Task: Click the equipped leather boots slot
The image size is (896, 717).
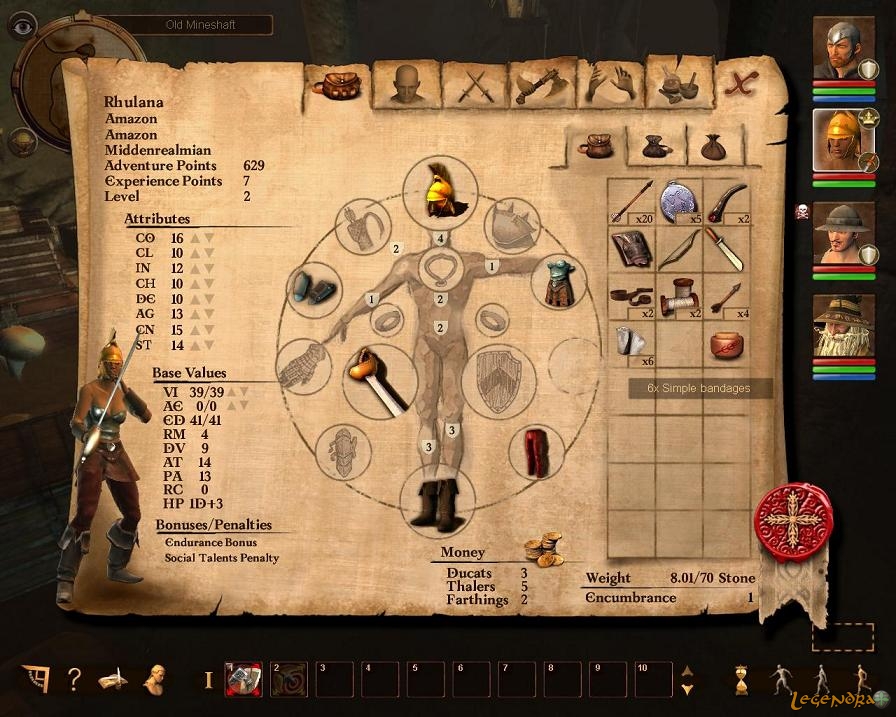Action: pos(438,502)
